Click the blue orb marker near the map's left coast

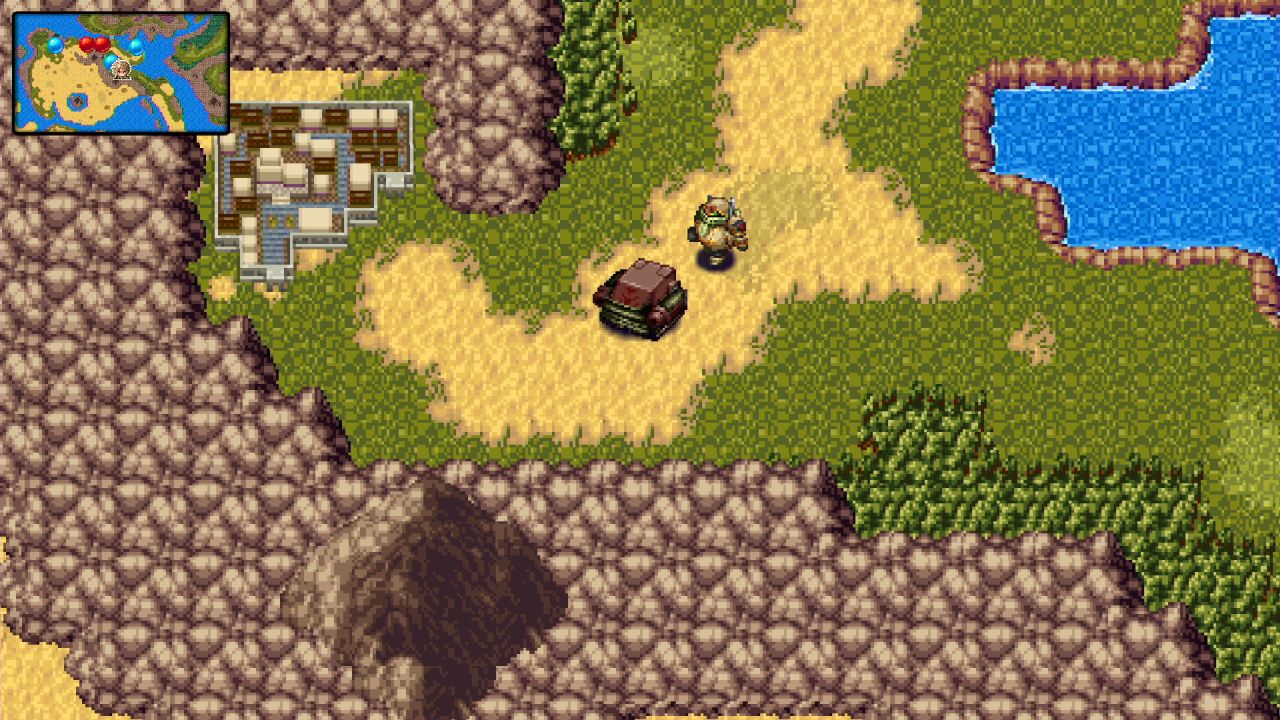pos(55,45)
